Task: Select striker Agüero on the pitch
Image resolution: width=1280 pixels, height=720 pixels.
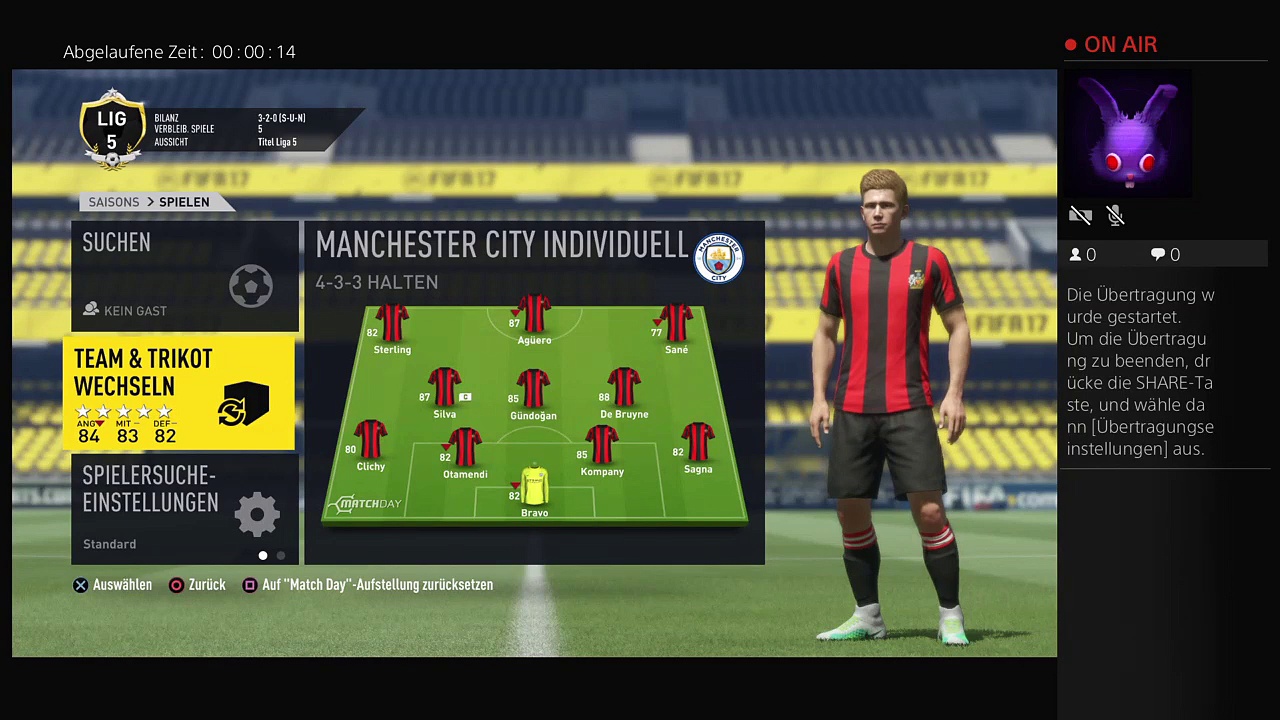Action: [534, 315]
